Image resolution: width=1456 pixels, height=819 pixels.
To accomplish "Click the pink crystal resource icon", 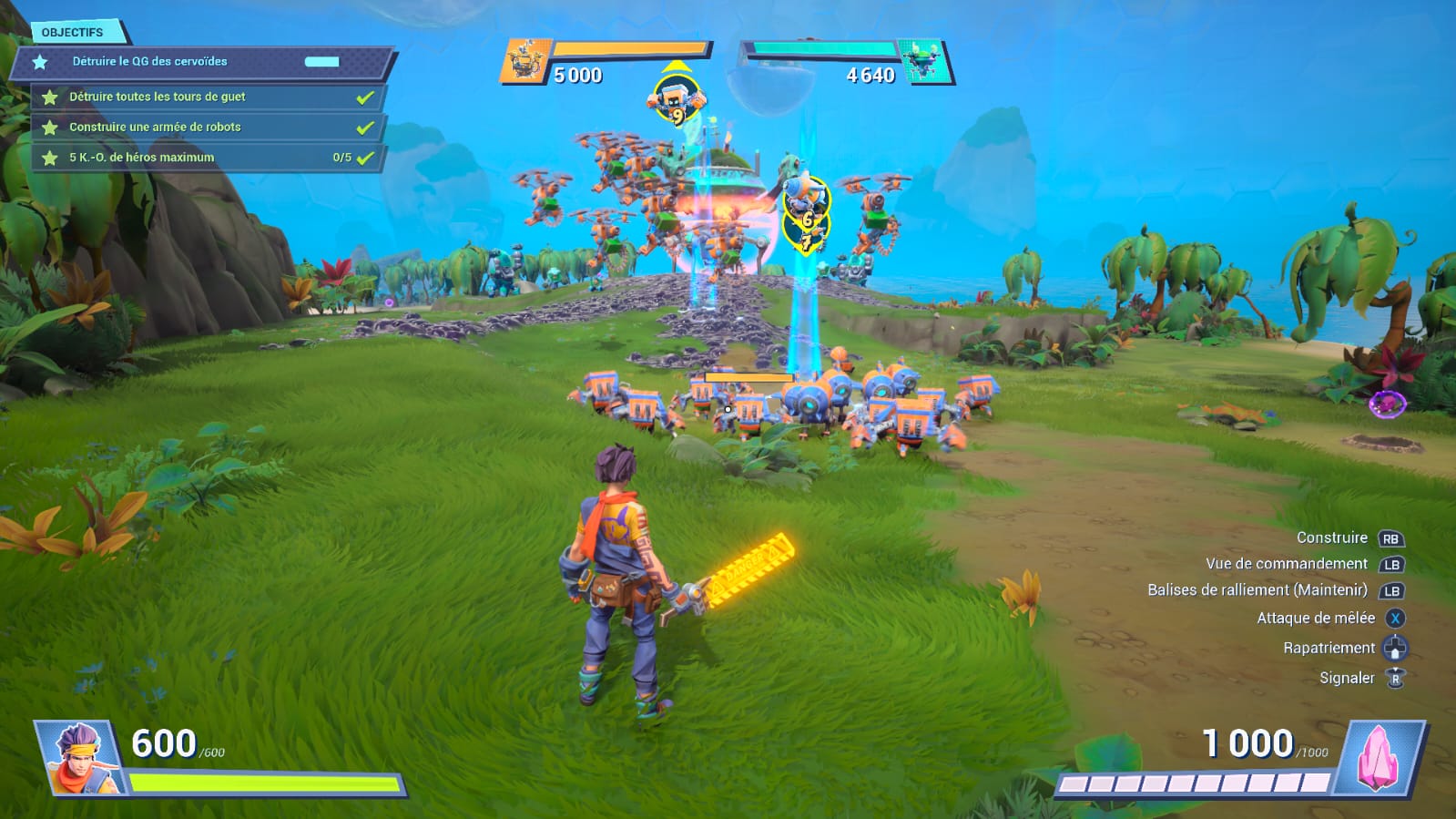I will [1377, 757].
